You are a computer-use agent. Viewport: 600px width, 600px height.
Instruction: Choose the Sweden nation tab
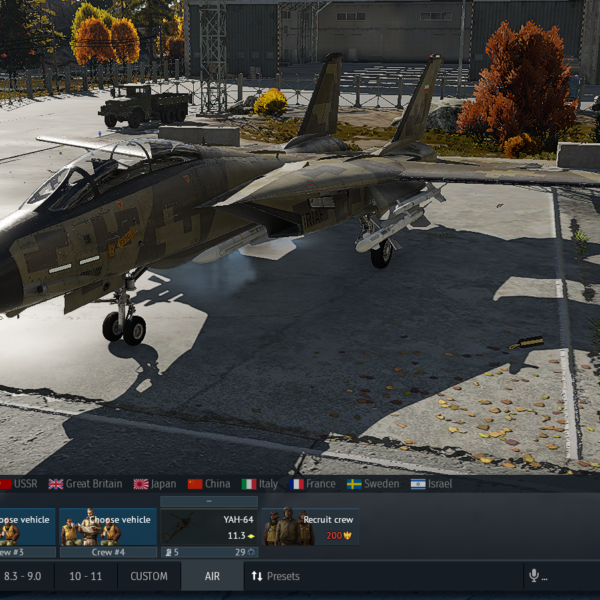click(373, 484)
